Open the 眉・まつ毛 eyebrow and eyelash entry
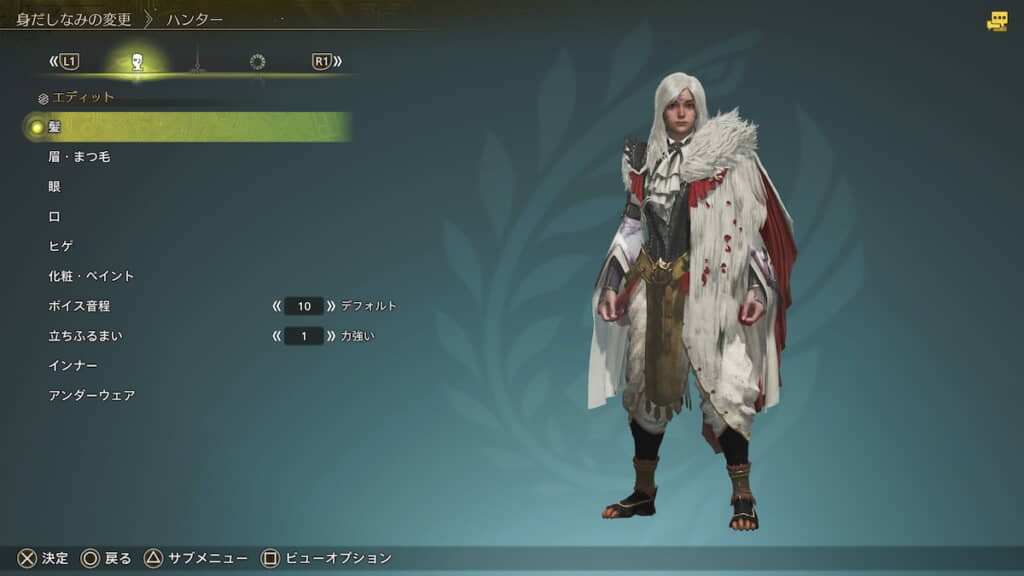Viewport: 1024px width, 576px height. (79, 157)
